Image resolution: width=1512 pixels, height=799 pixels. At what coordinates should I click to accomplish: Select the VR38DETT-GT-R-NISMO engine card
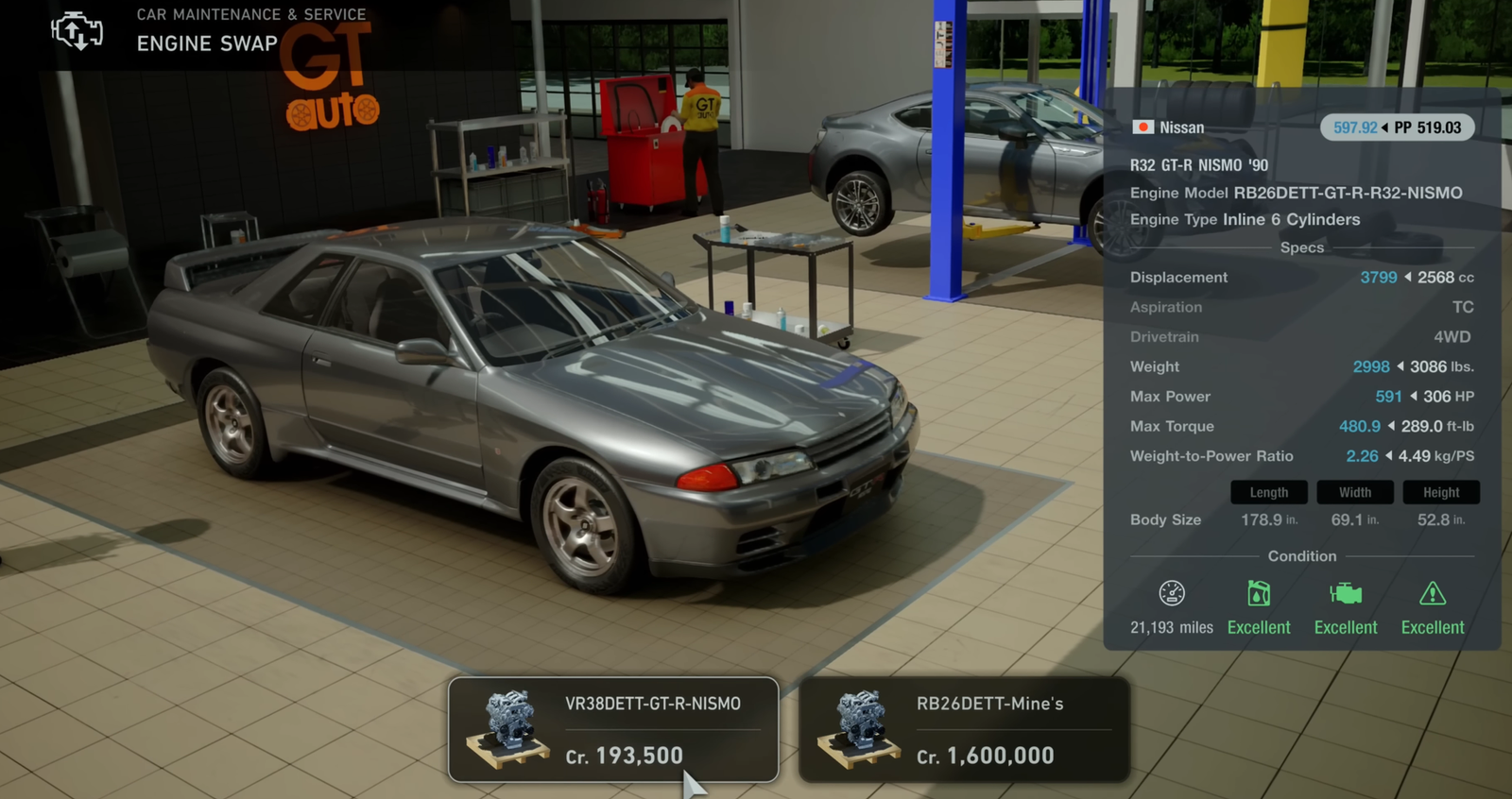[613, 729]
